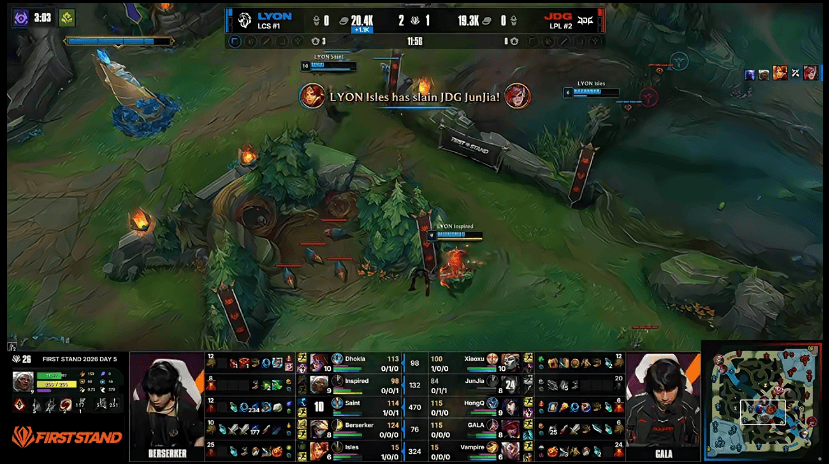Click the kill announcement banner
The height and width of the screenshot is (464, 829).
tap(415, 96)
